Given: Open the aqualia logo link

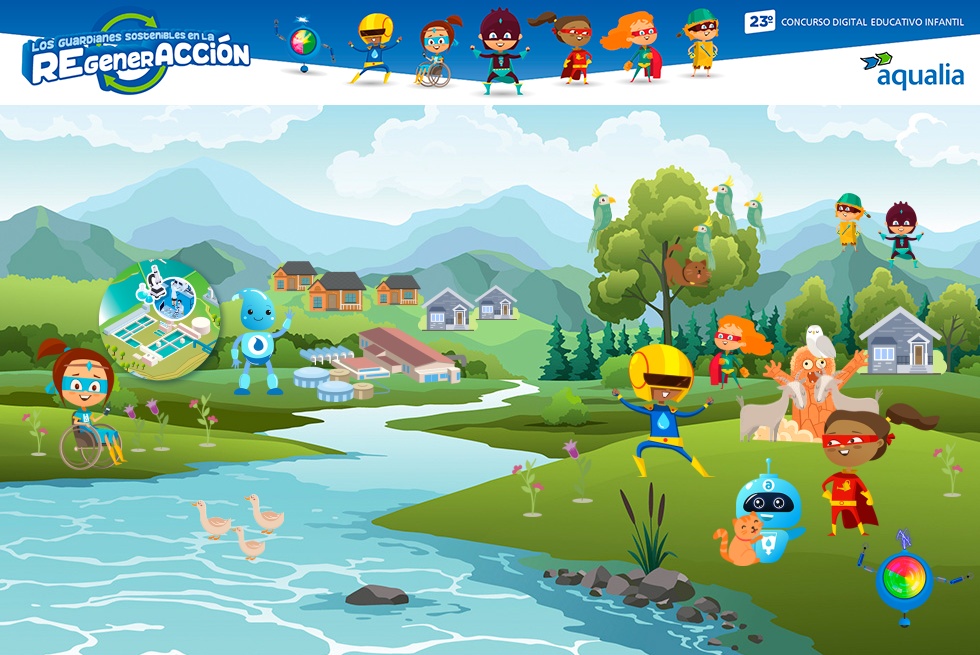Looking at the screenshot, I should pyautogui.click(x=911, y=69).
